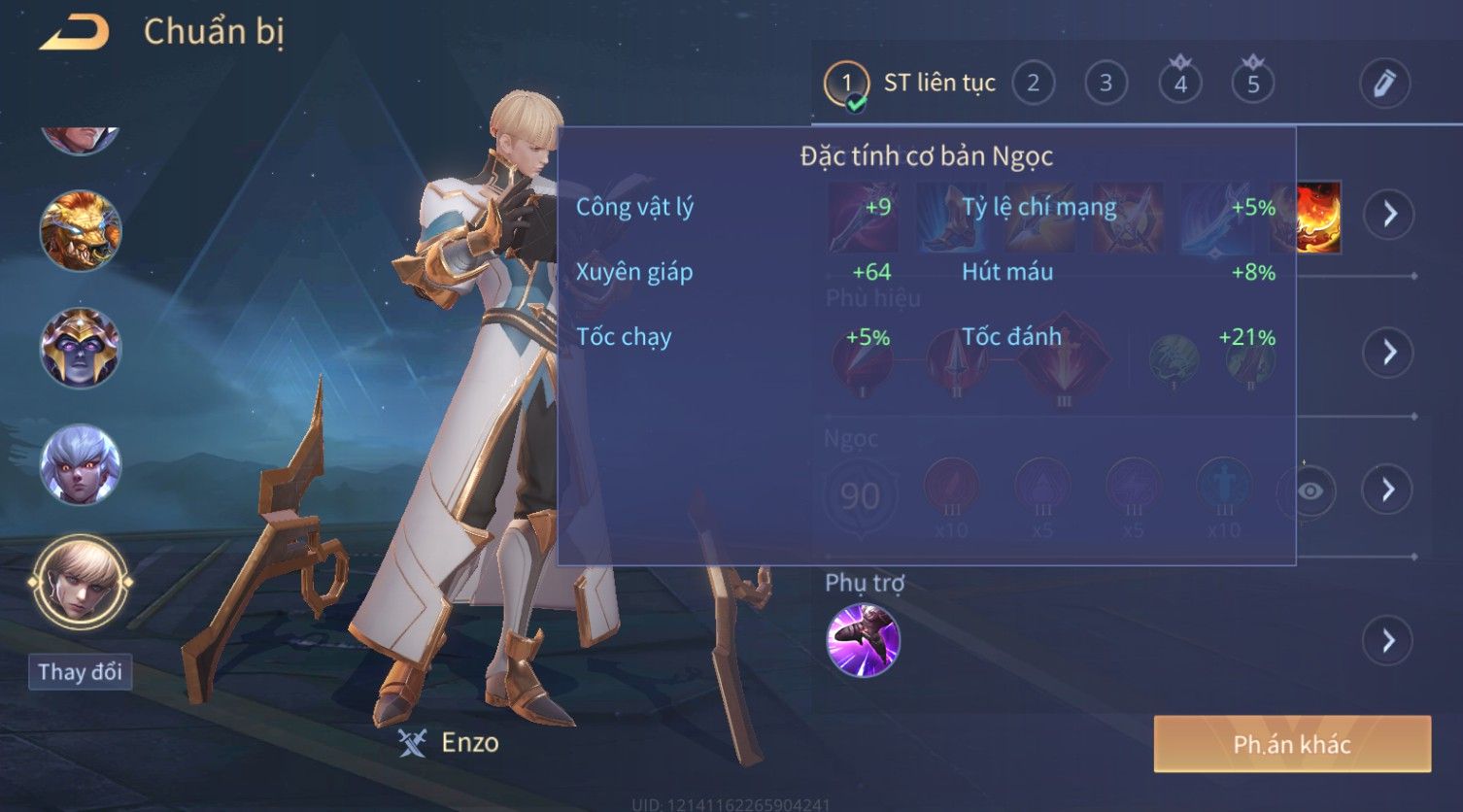1463x812 pixels.
Task: Open the Phụ trợ selection arrow
Action: tap(1387, 640)
